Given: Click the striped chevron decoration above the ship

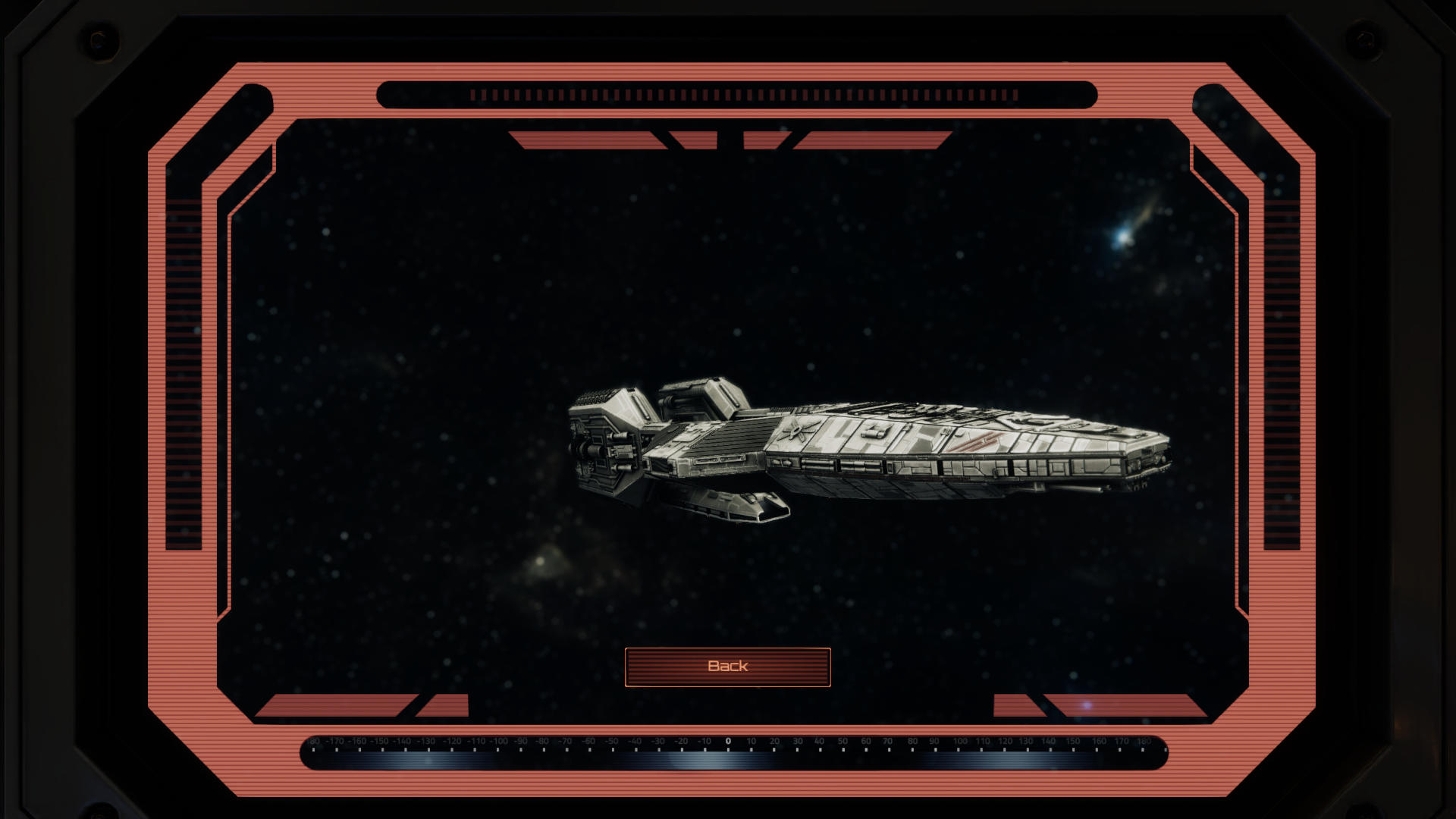Looking at the screenshot, I should click(728, 140).
